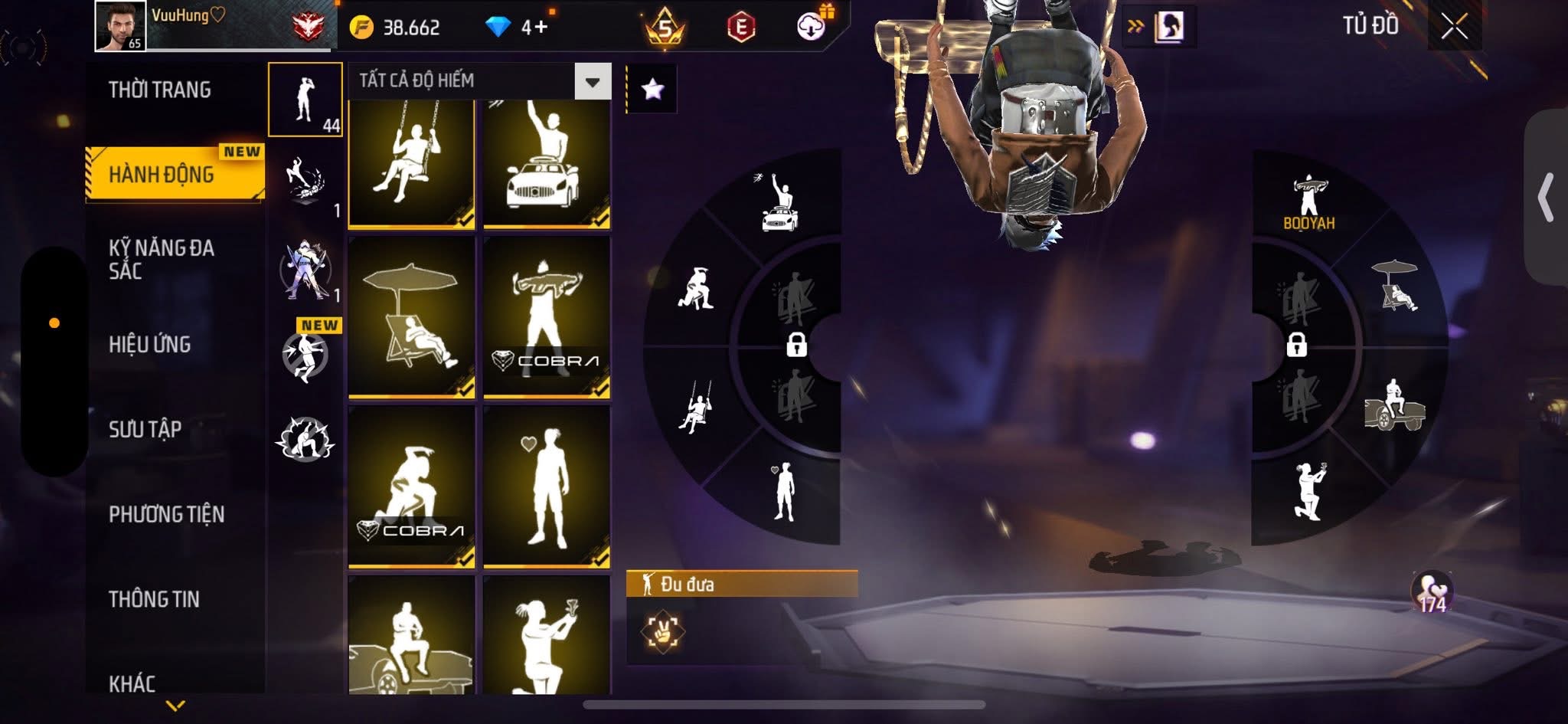
Task: Tap the diamond currency plus button
Action: (x=540, y=28)
